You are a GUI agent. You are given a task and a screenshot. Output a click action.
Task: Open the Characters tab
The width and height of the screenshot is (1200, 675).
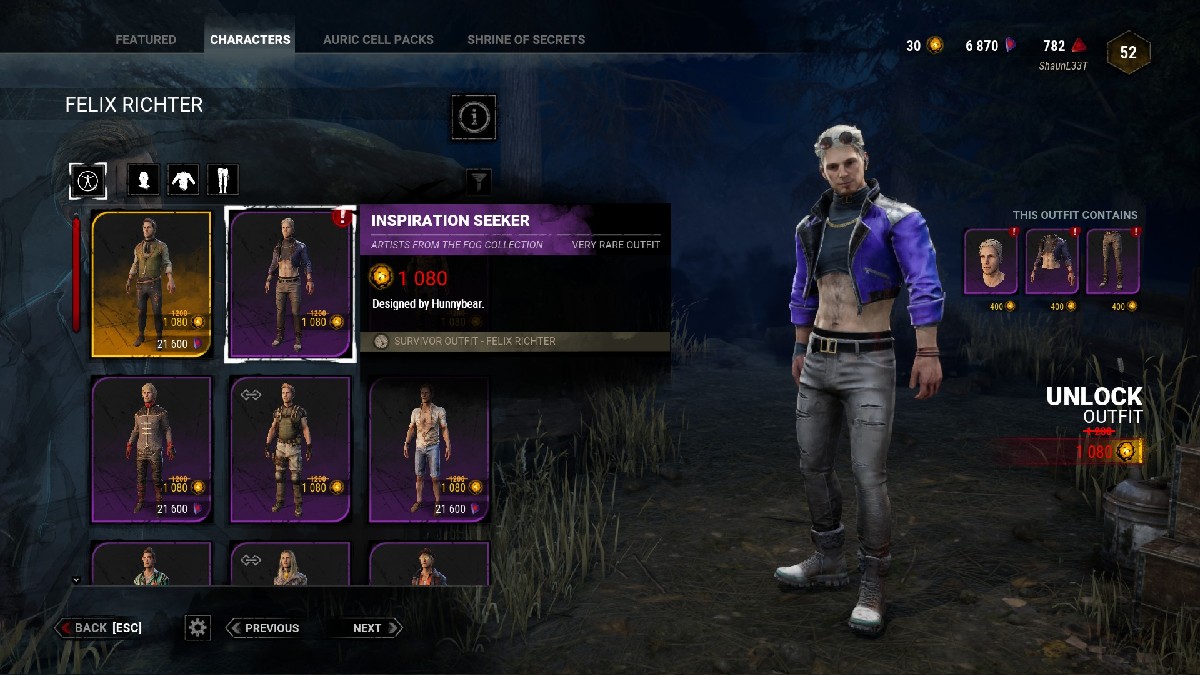point(250,40)
